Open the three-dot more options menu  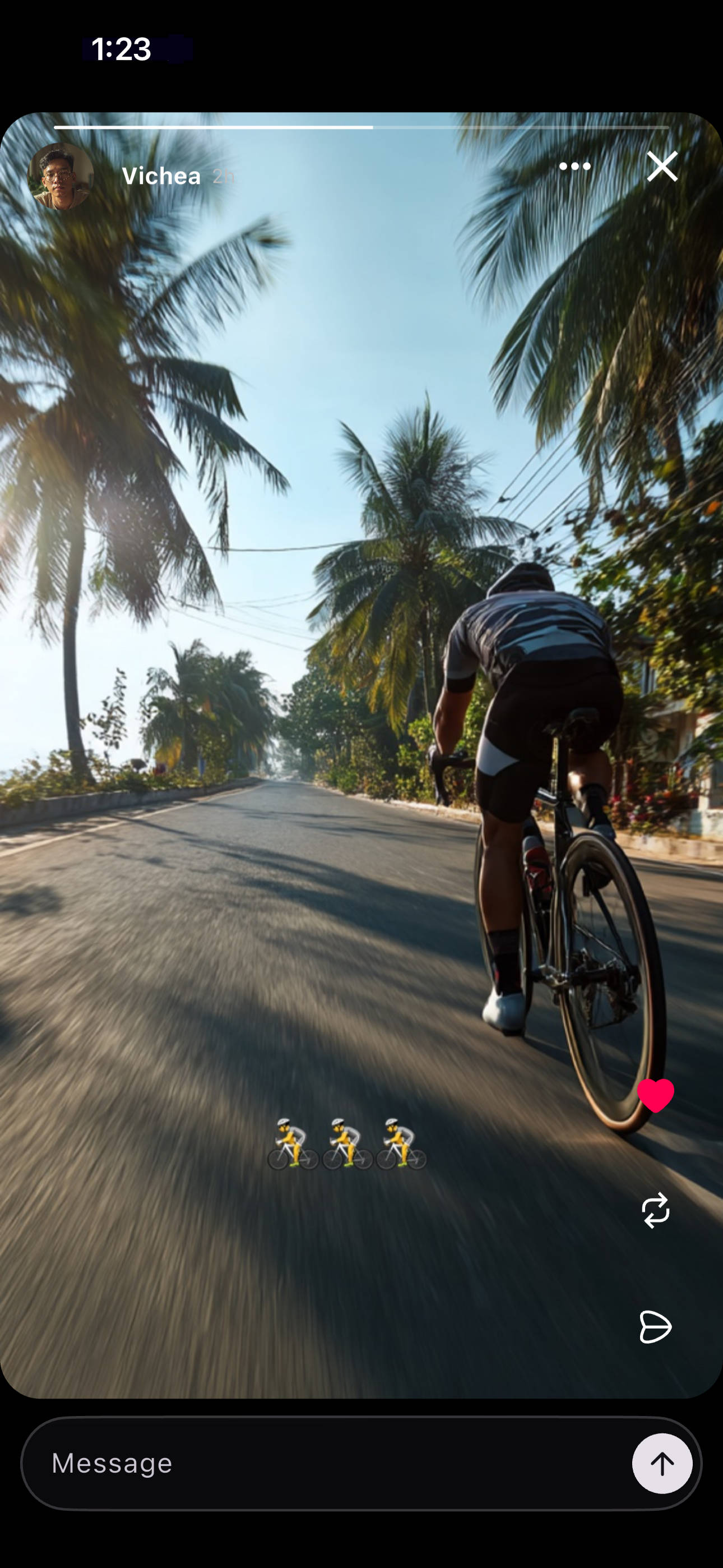point(574,166)
